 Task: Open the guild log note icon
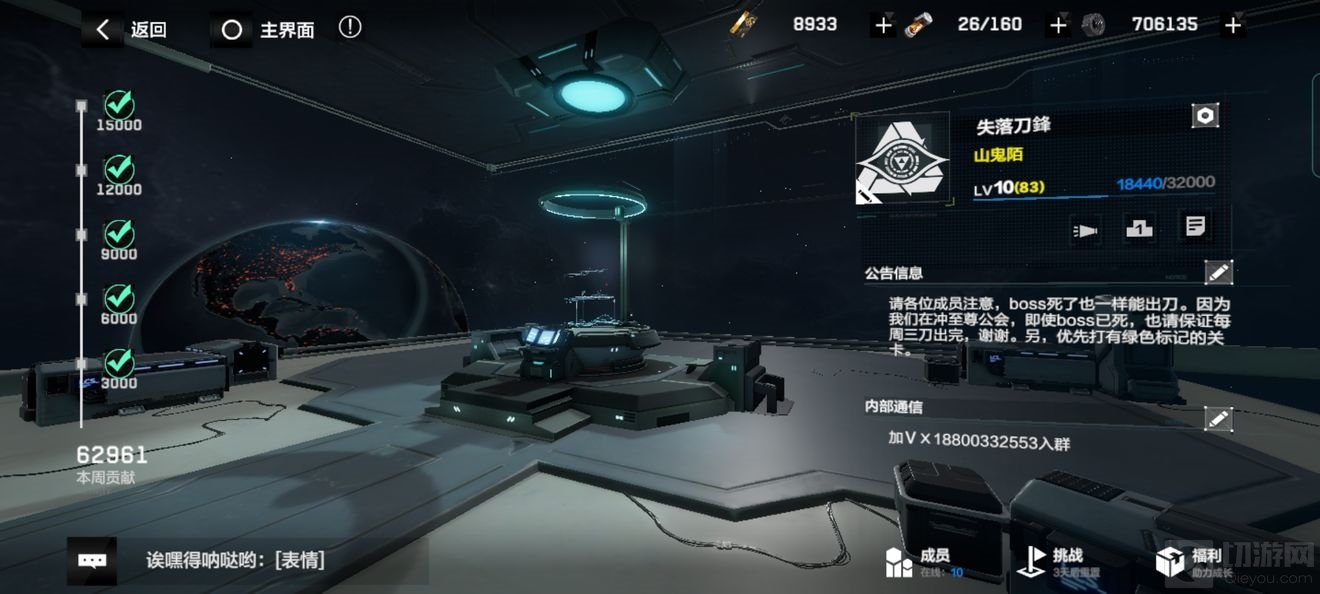(1194, 227)
